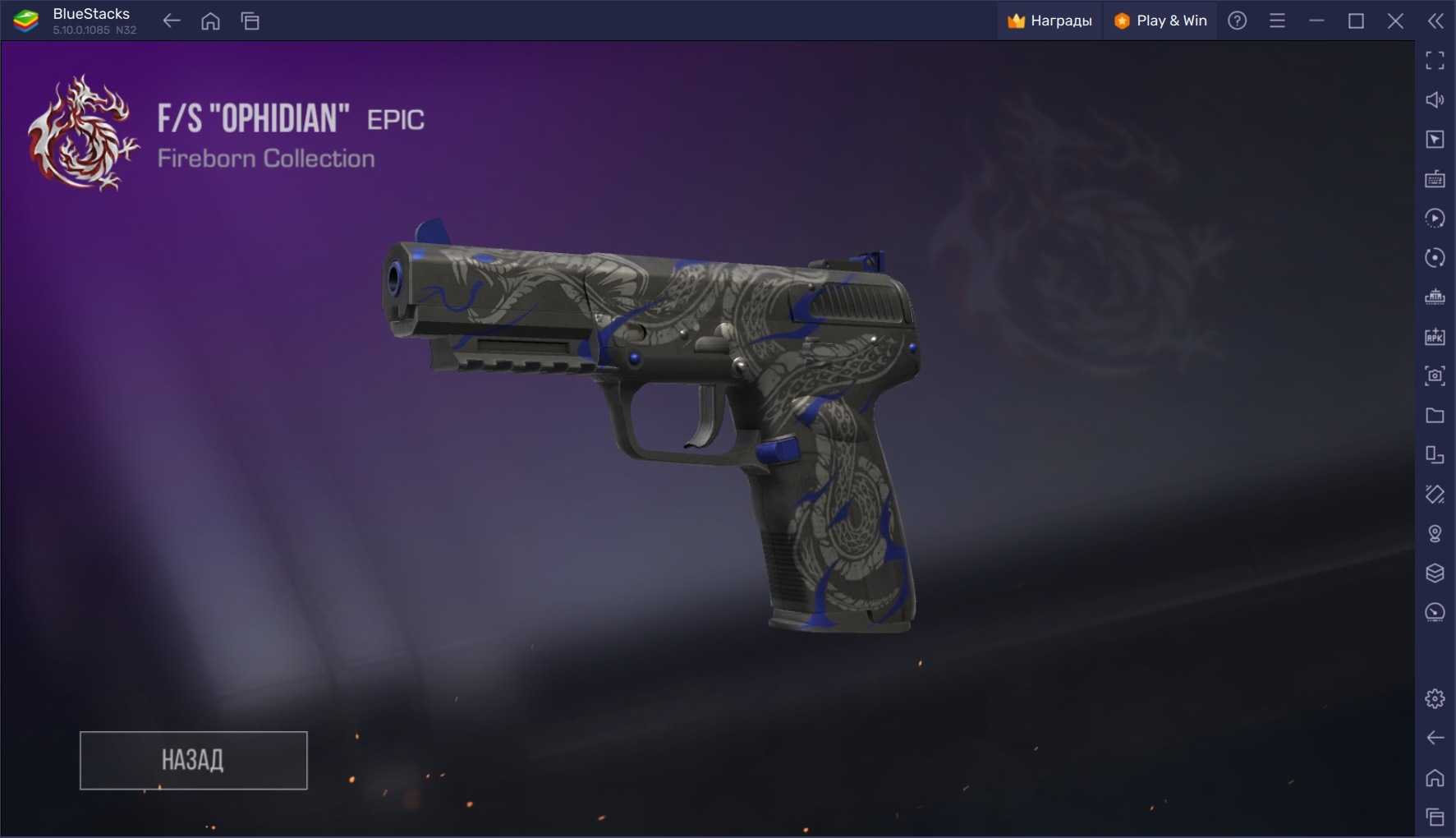Click the НАЗАД back button
The image size is (1456, 838).
(x=193, y=760)
